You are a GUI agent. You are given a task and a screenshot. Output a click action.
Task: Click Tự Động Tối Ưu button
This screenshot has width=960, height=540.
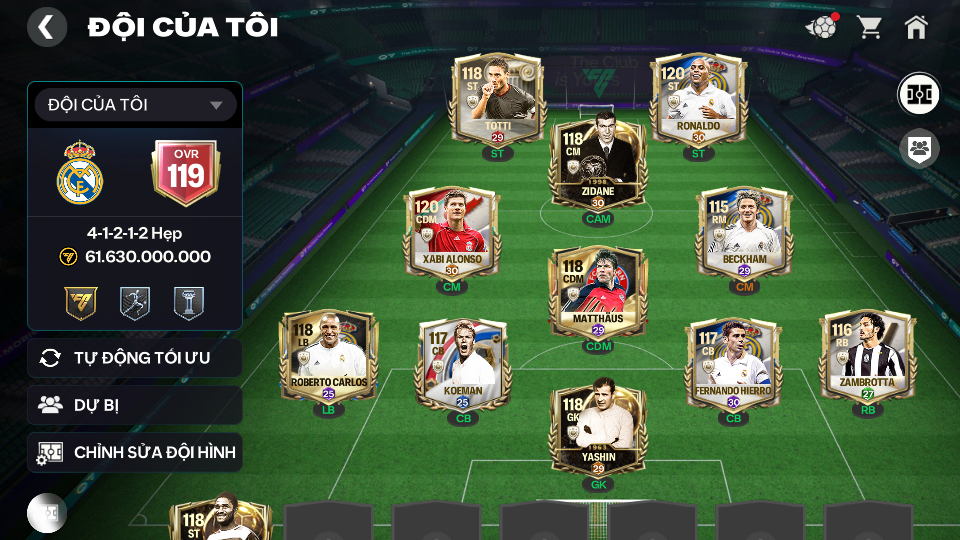pyautogui.click(x=135, y=358)
